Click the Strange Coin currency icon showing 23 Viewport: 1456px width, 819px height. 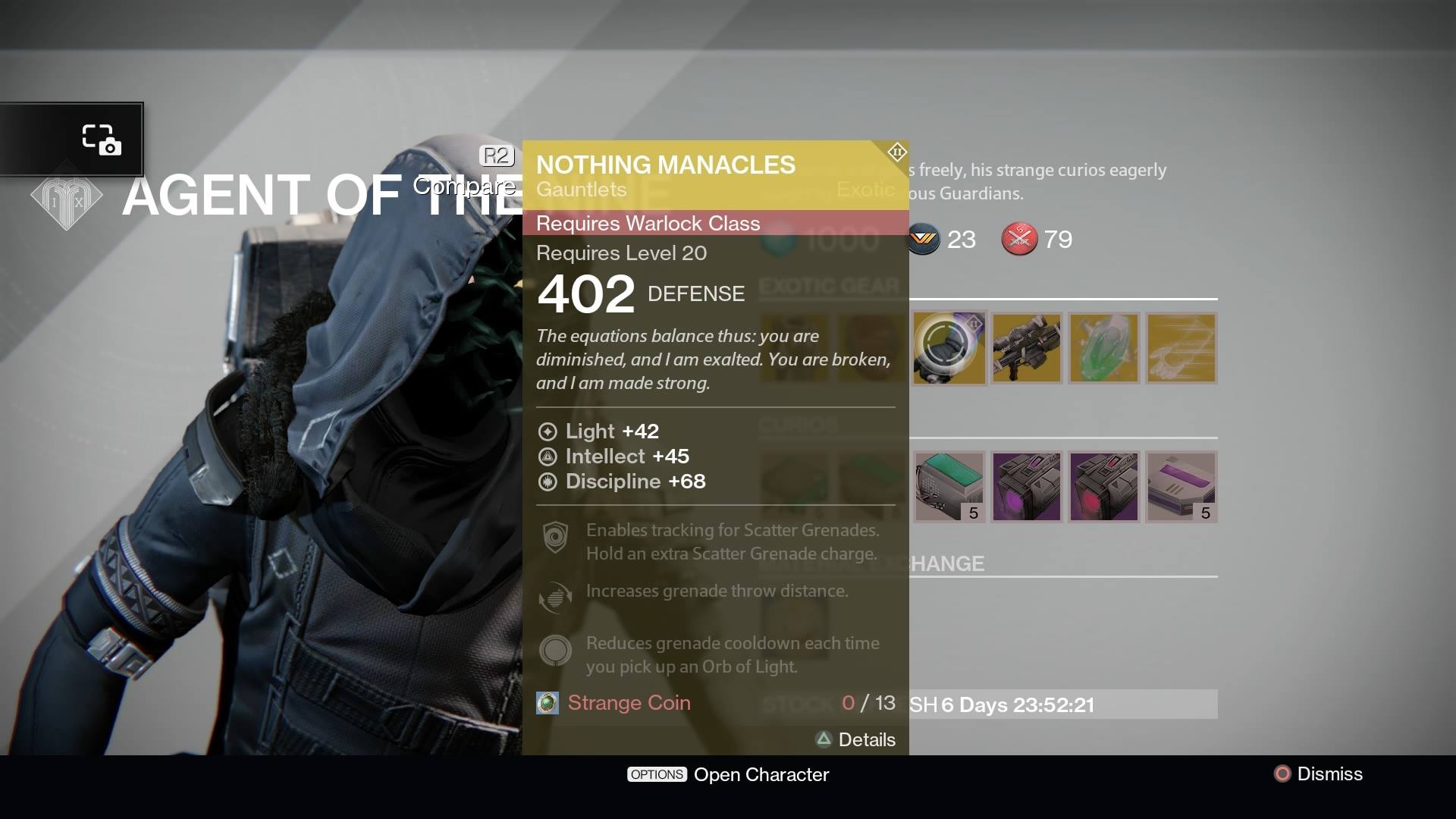pos(924,239)
